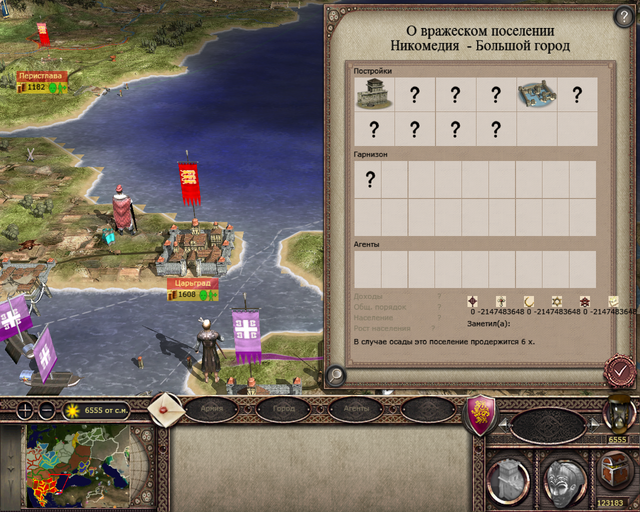Open the messages envelope icon
The width and height of the screenshot is (640, 512).
pyautogui.click(x=165, y=408)
